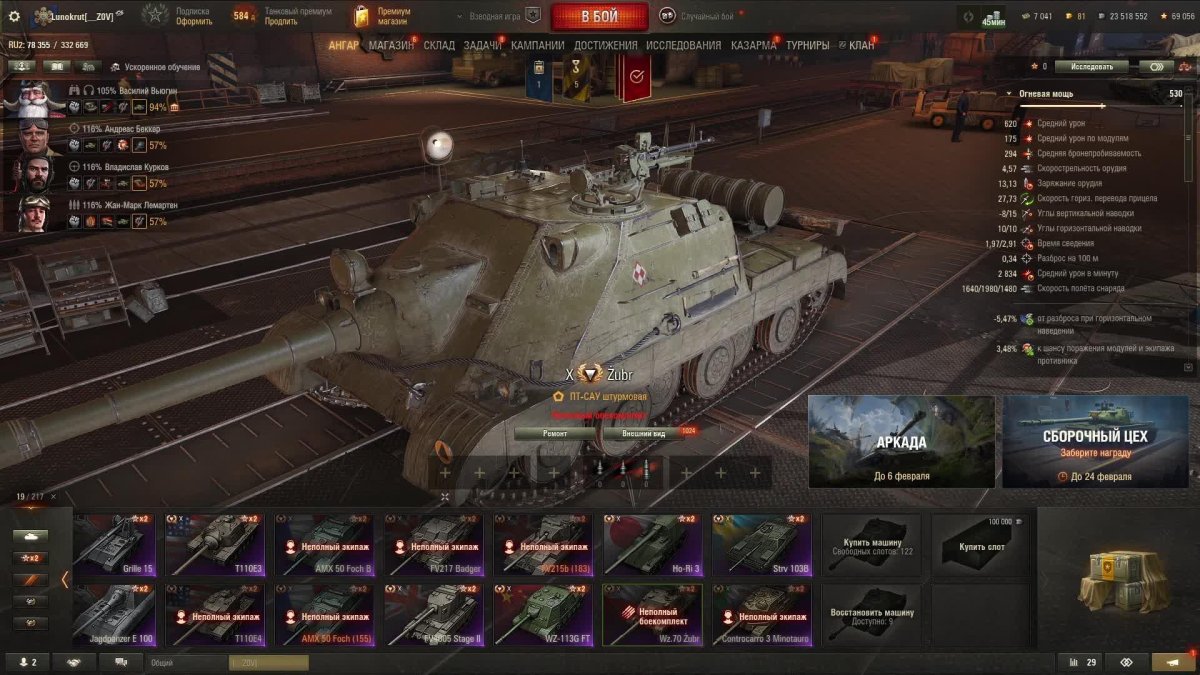The image size is (1200, 675).
Task: Open the СБОРОЧНЫЙ ЦЕХ banner
Action: click(x=1095, y=441)
